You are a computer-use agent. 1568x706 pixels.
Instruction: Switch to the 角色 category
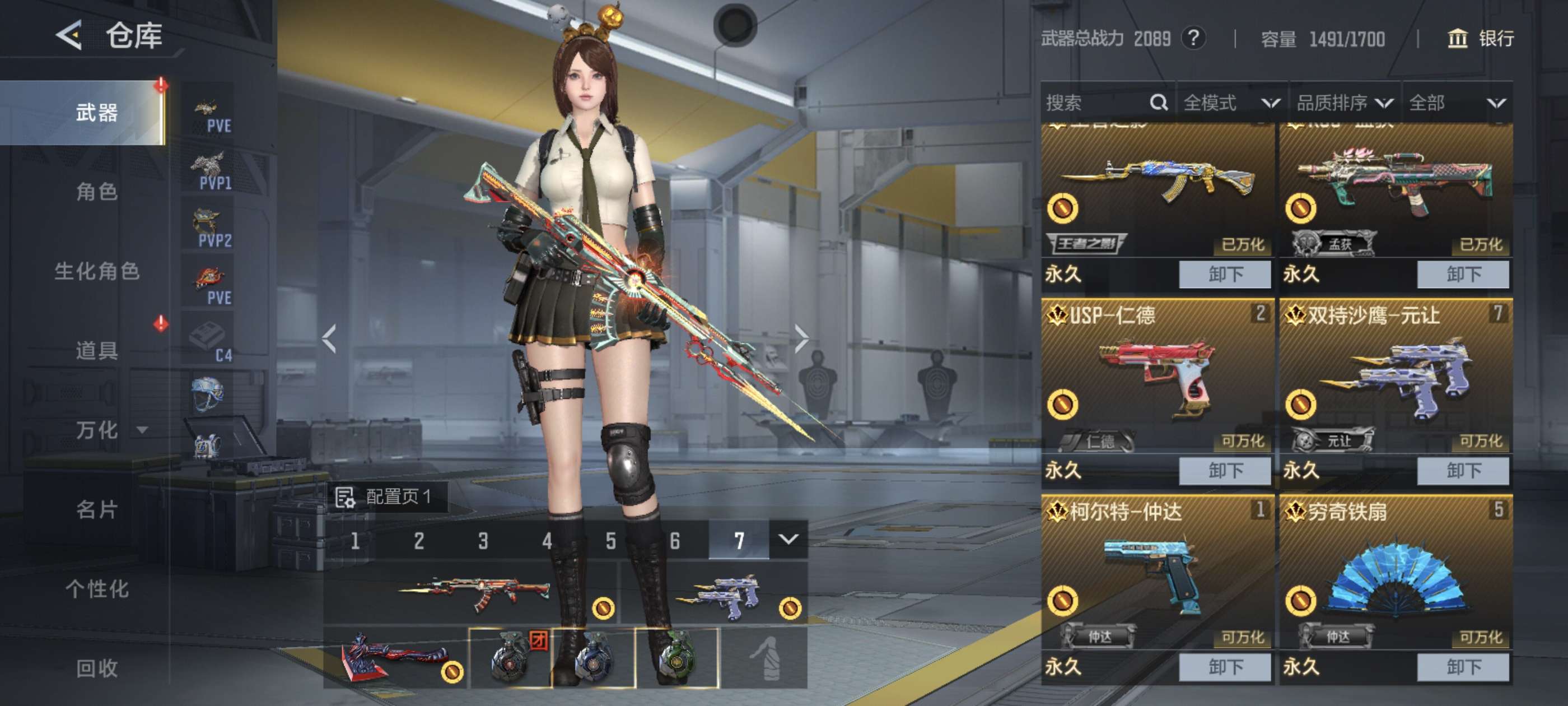(x=97, y=192)
